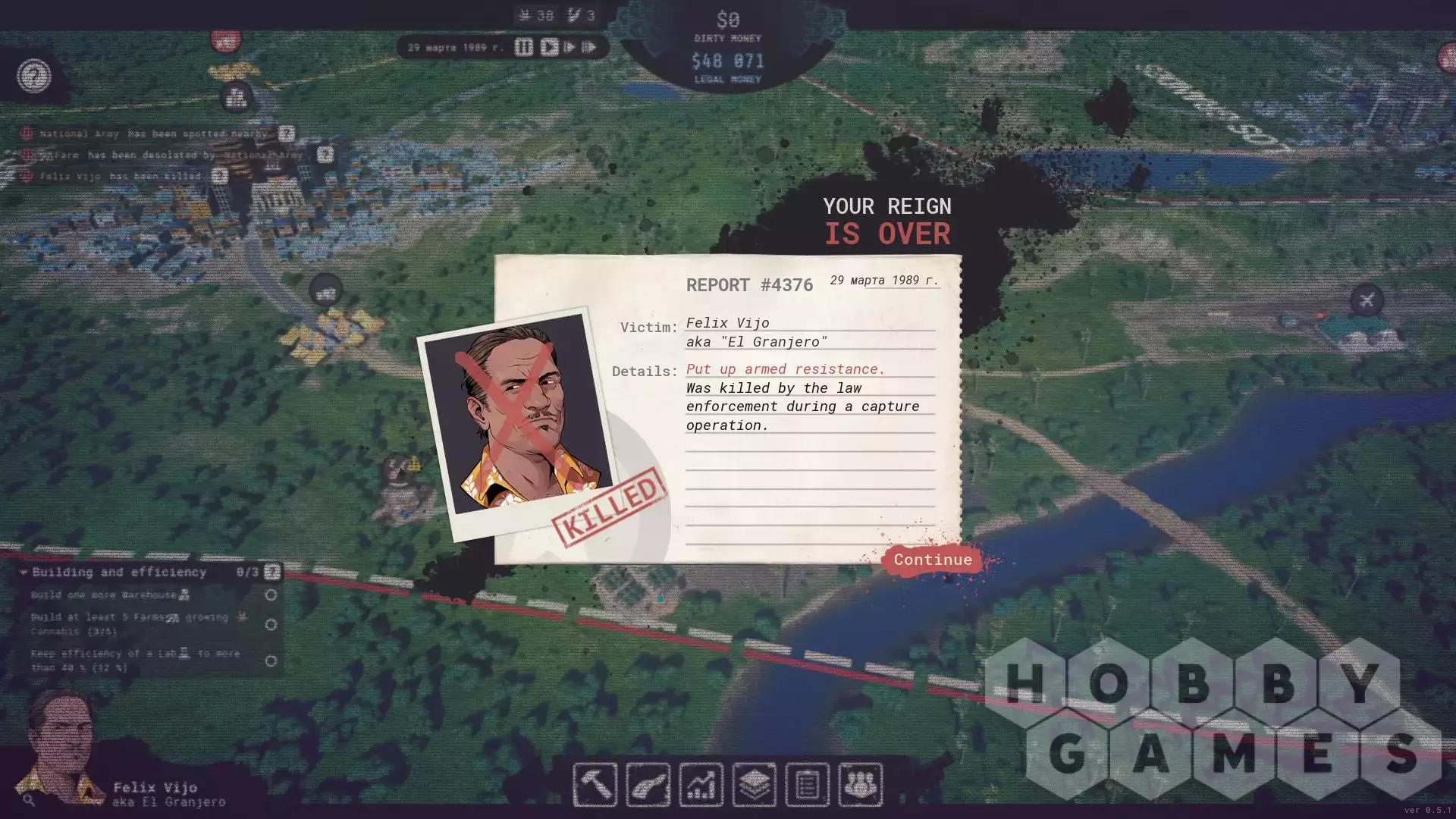Image resolution: width=1456 pixels, height=819 pixels.
Task: Open the clipboard tasks list
Action: coord(807,784)
